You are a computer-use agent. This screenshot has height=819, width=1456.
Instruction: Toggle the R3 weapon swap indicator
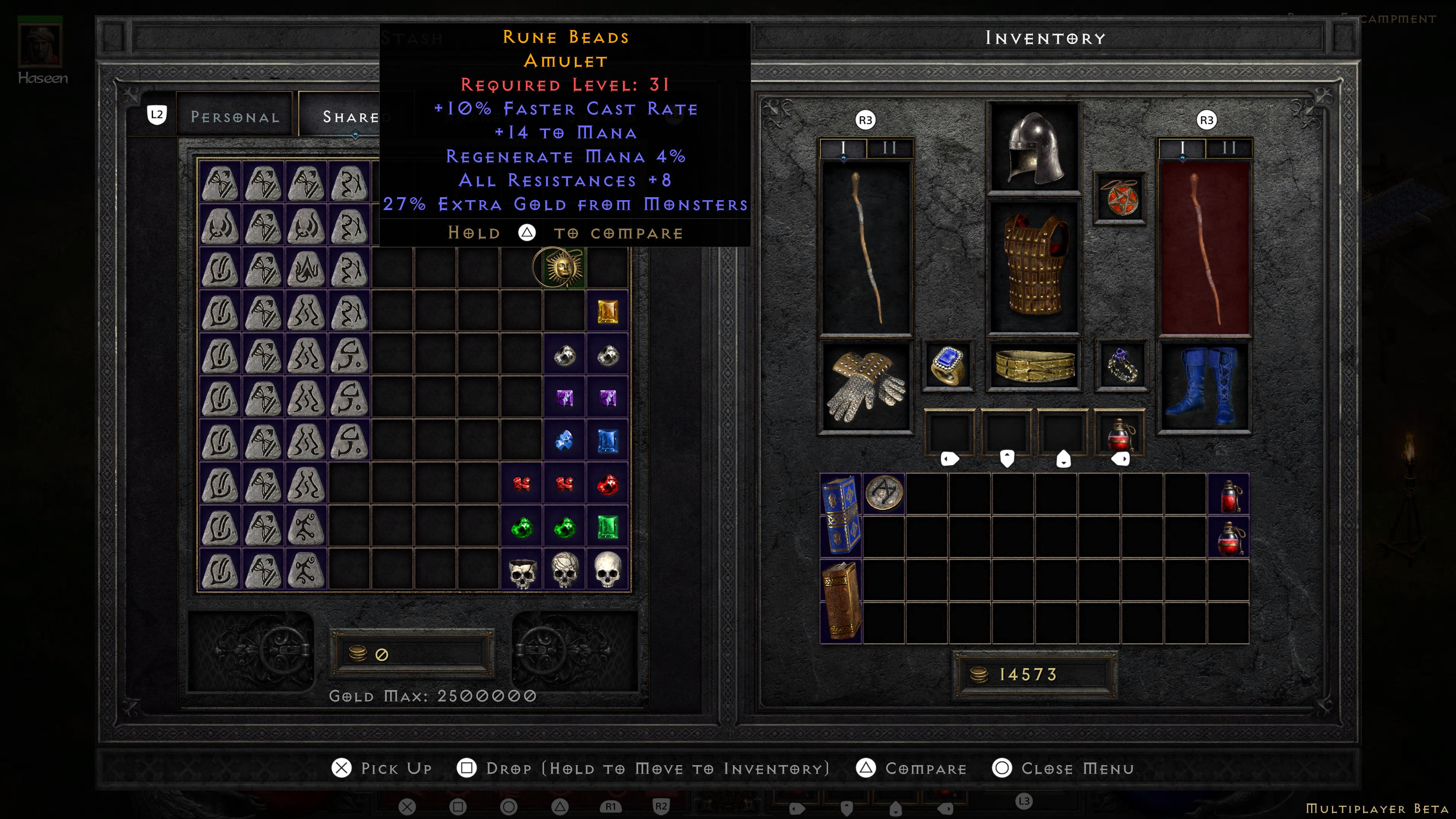(x=865, y=121)
